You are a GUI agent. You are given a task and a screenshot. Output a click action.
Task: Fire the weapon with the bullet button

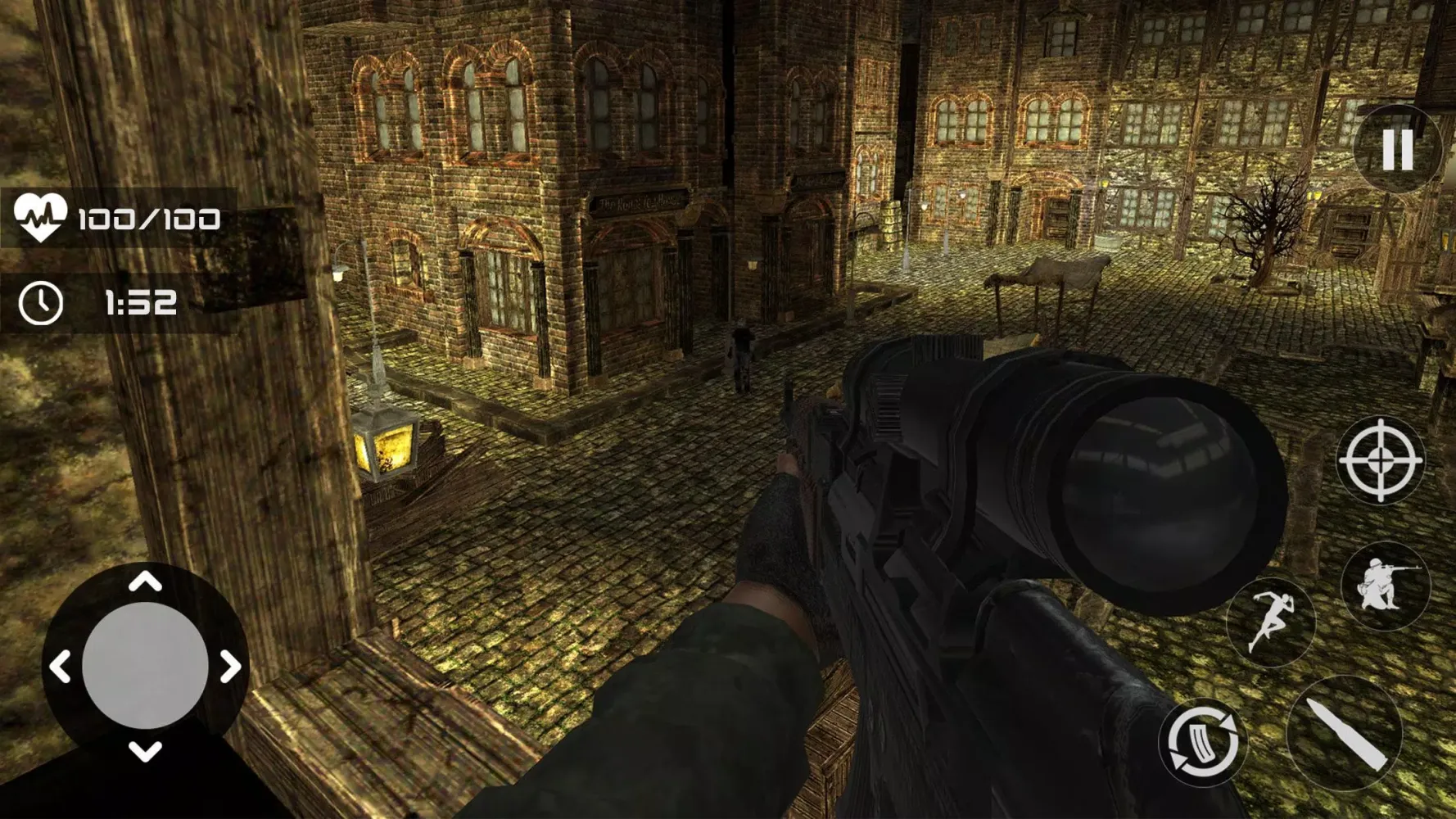(1345, 734)
